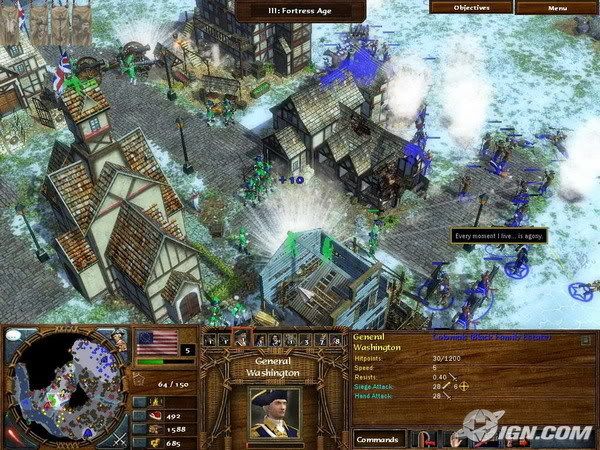Screen dimensions: 600x450
Task: Open the game Menu
Action: point(557,8)
